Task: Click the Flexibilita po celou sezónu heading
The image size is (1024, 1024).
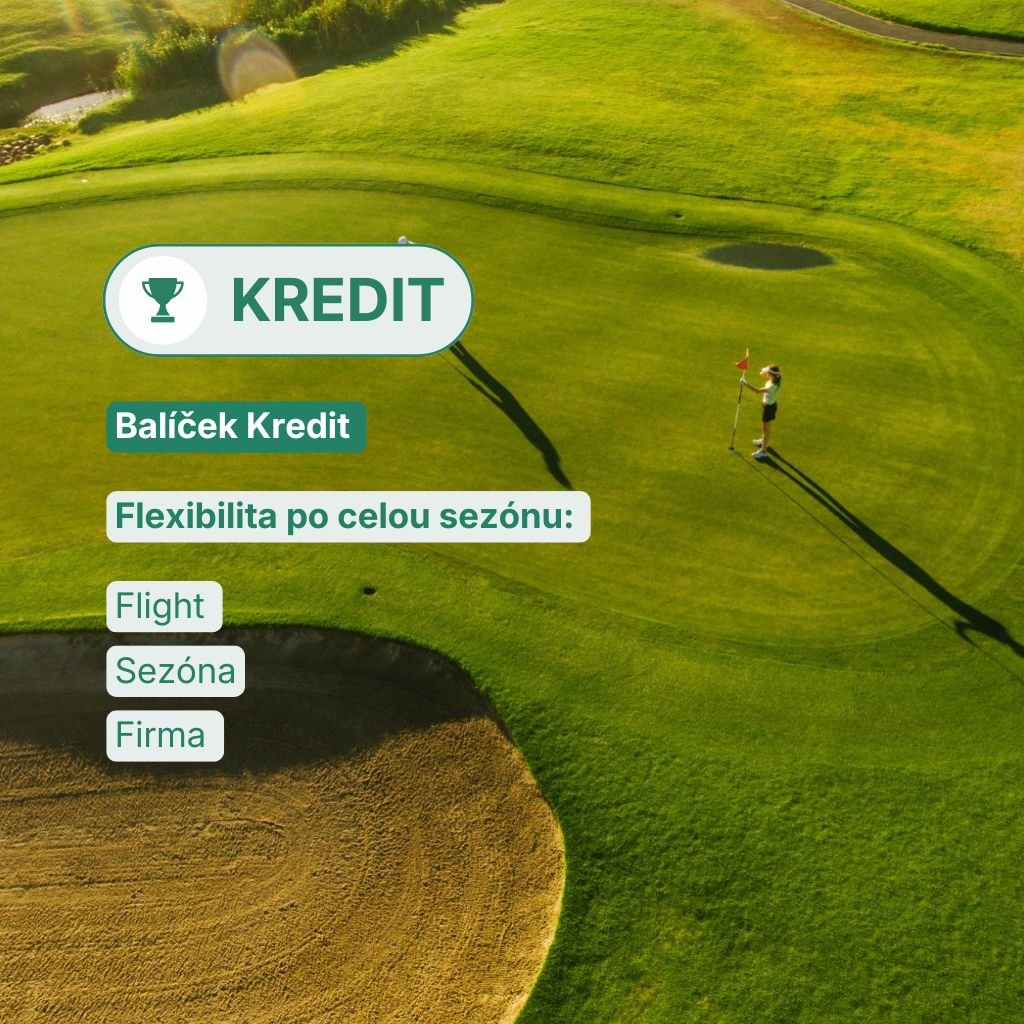Action: pyautogui.click(x=347, y=517)
